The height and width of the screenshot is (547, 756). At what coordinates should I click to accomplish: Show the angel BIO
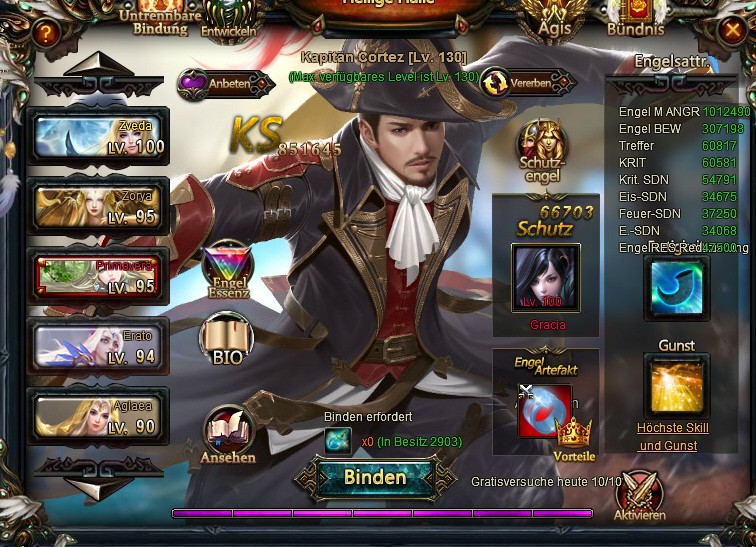pos(227,341)
